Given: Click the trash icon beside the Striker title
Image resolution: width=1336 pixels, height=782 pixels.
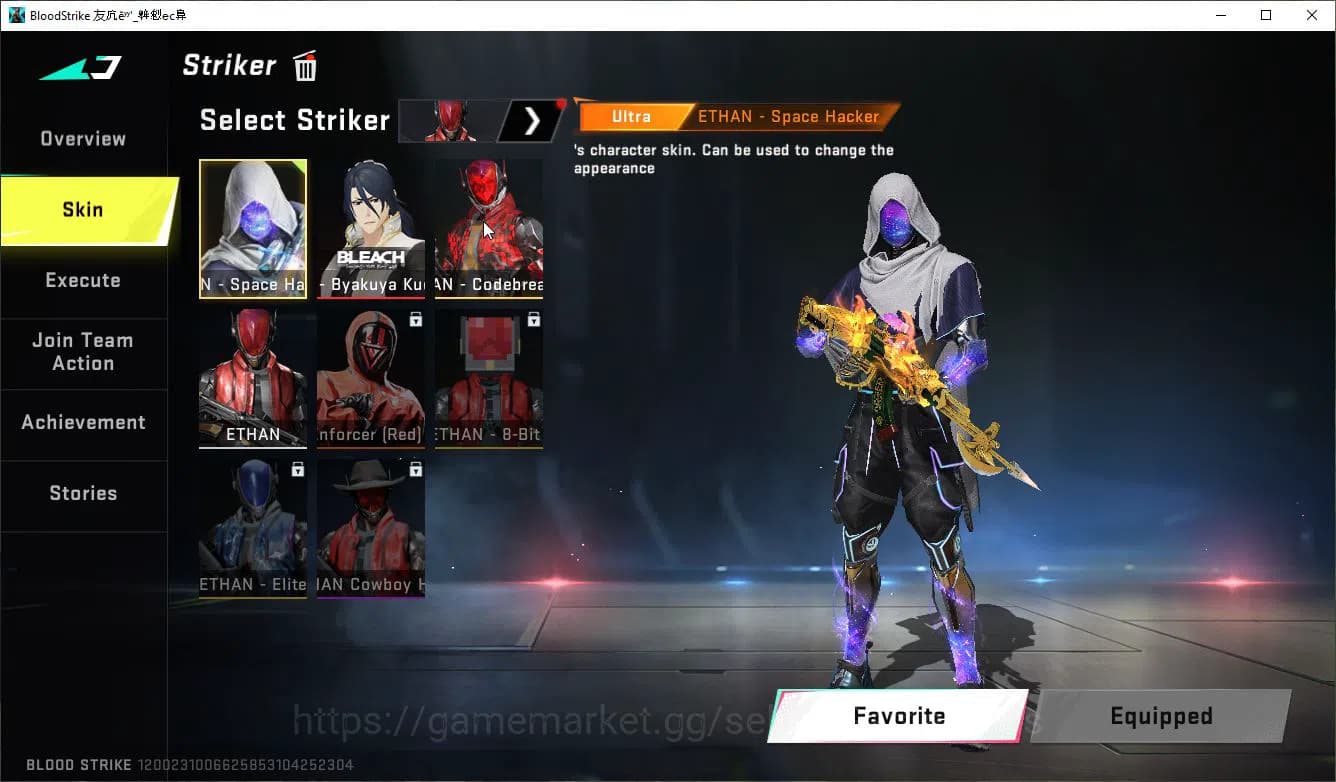Looking at the screenshot, I should pyautogui.click(x=304, y=65).
